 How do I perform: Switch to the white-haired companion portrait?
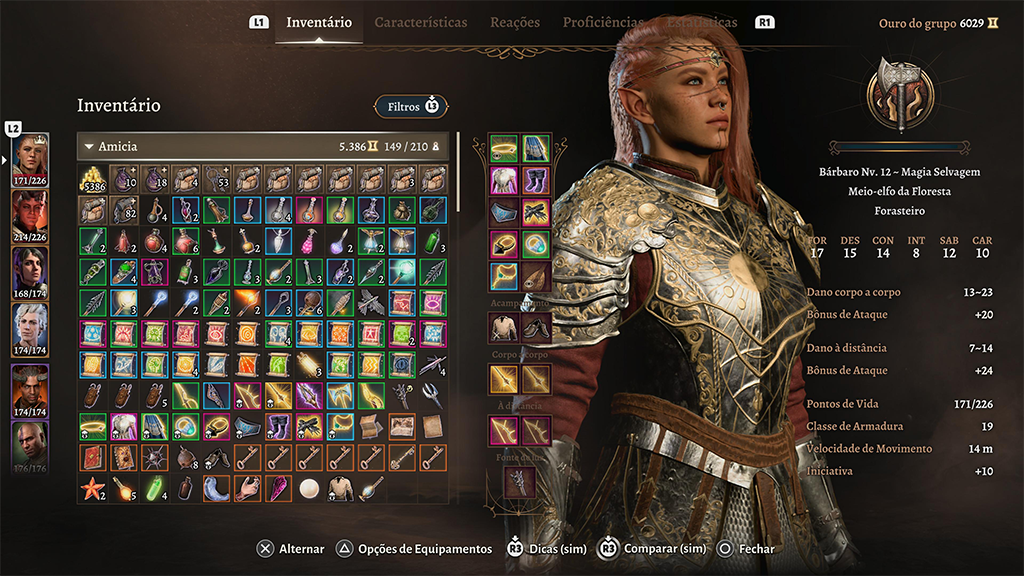pos(29,323)
